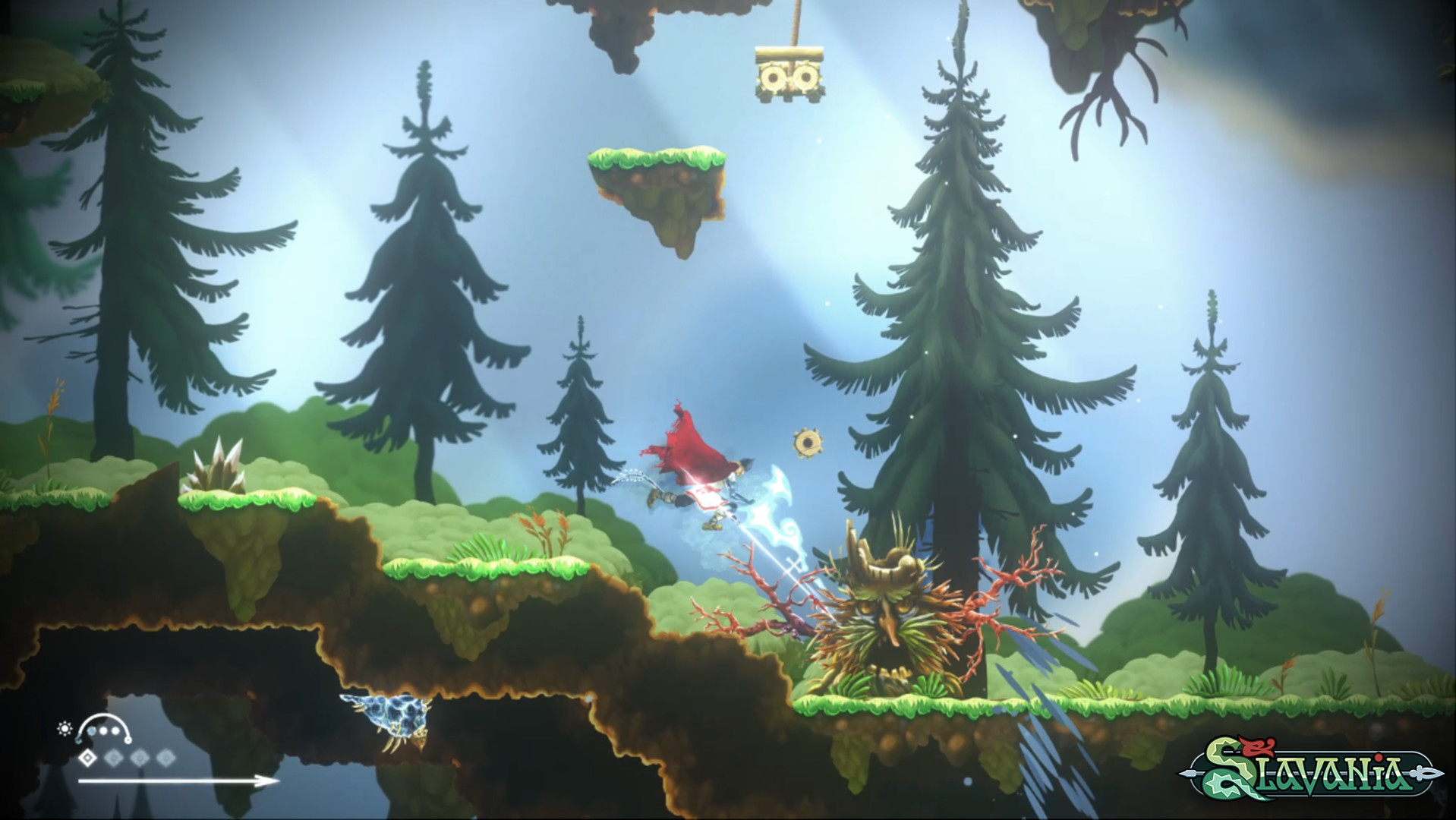Viewport: 1456px width, 820px height.
Task: Click the floating grass platform in the sky
Action: point(657,175)
